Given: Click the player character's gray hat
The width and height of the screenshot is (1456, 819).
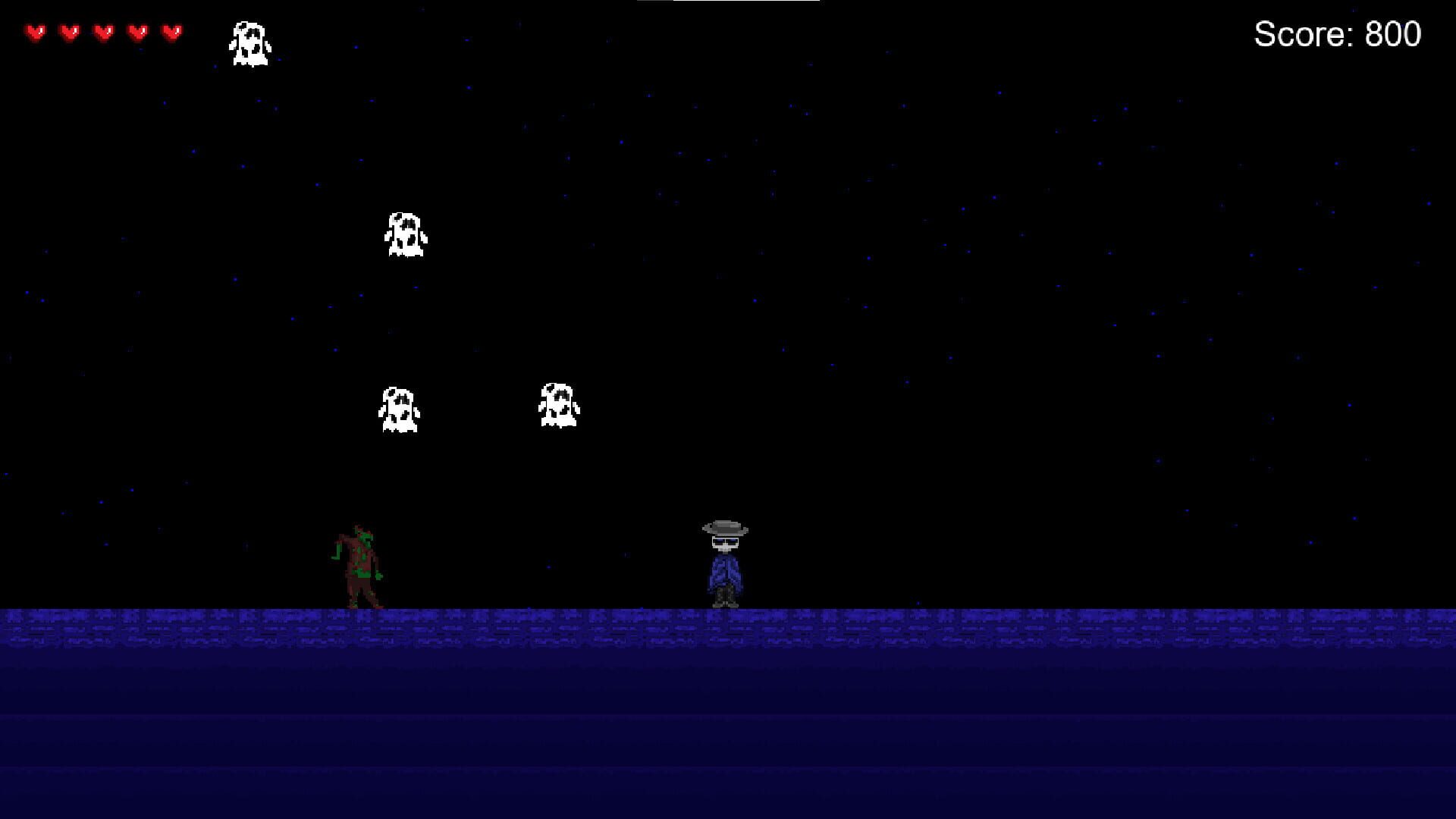Looking at the screenshot, I should pyautogui.click(x=724, y=525).
